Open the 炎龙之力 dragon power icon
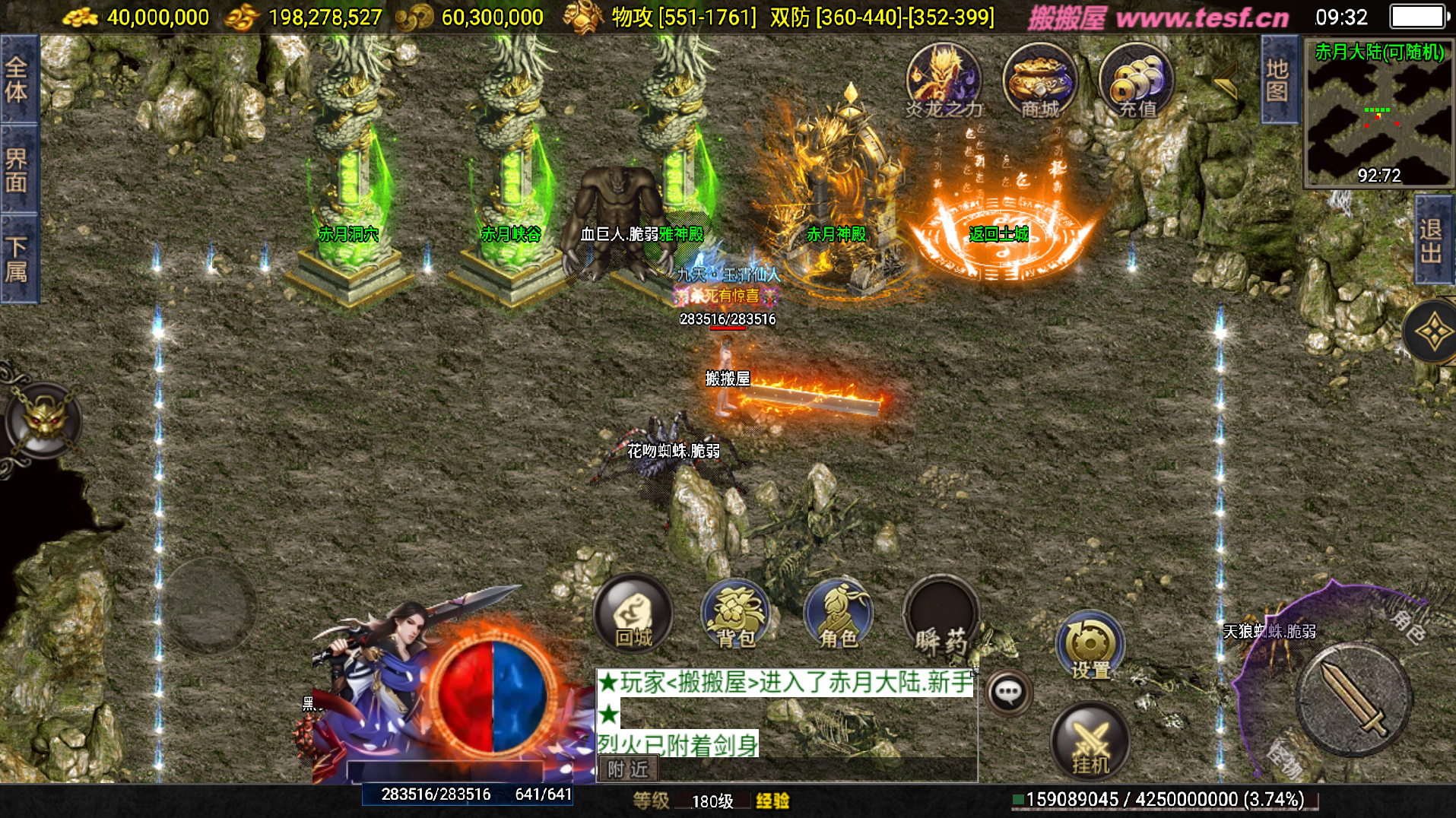Screen dimensions: 1456x818 944,80
